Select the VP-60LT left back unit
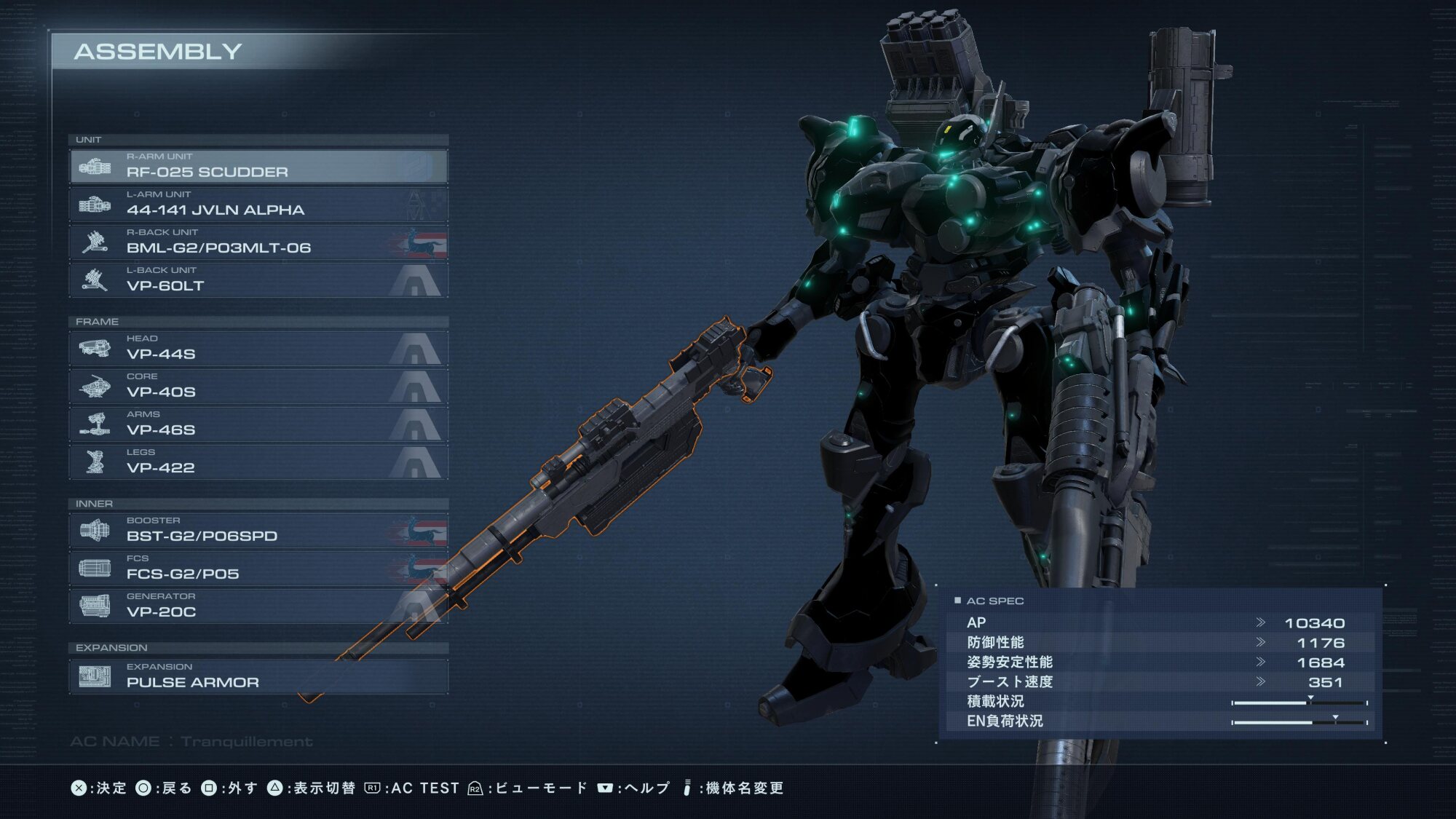The width and height of the screenshot is (1456, 819). click(x=258, y=280)
